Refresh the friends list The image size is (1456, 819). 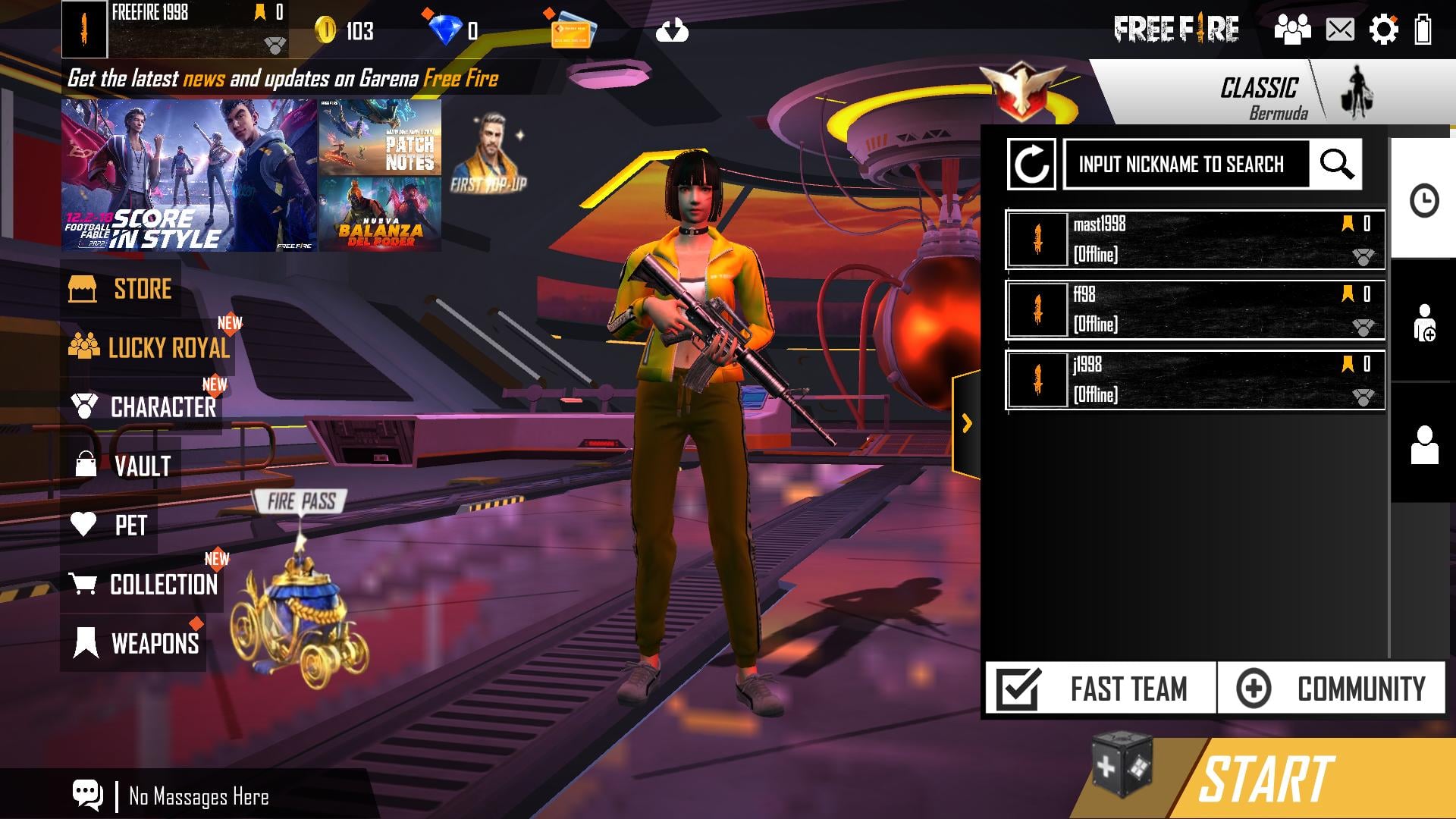(x=1031, y=164)
